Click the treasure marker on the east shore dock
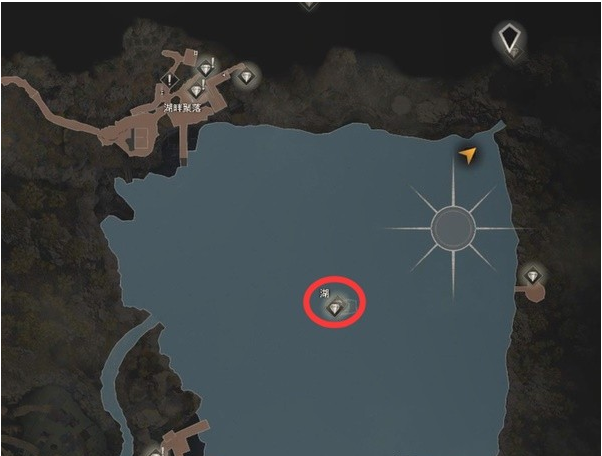Image resolution: width=602 pixels, height=456 pixels. click(532, 277)
